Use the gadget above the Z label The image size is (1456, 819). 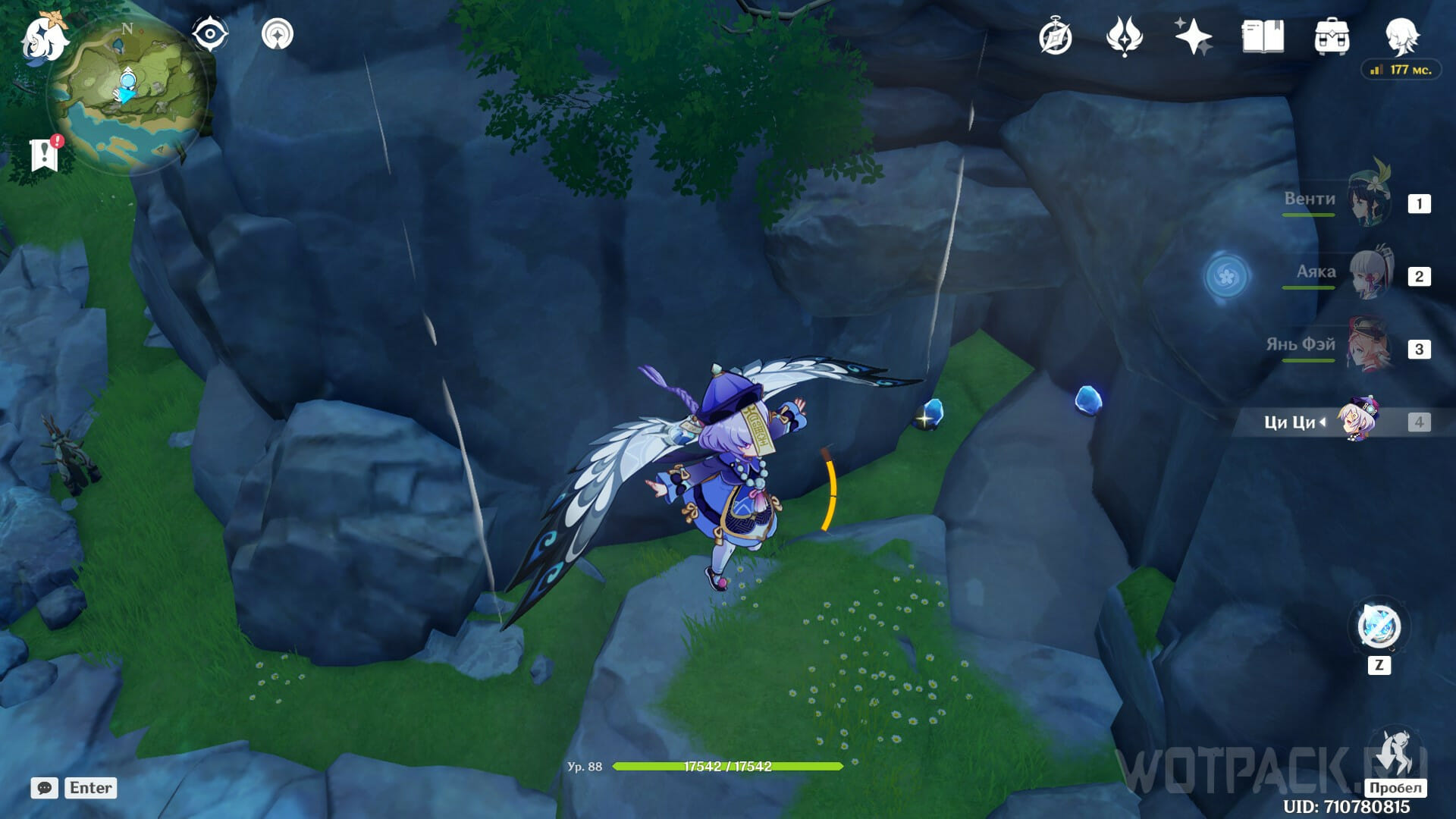coord(1379,626)
